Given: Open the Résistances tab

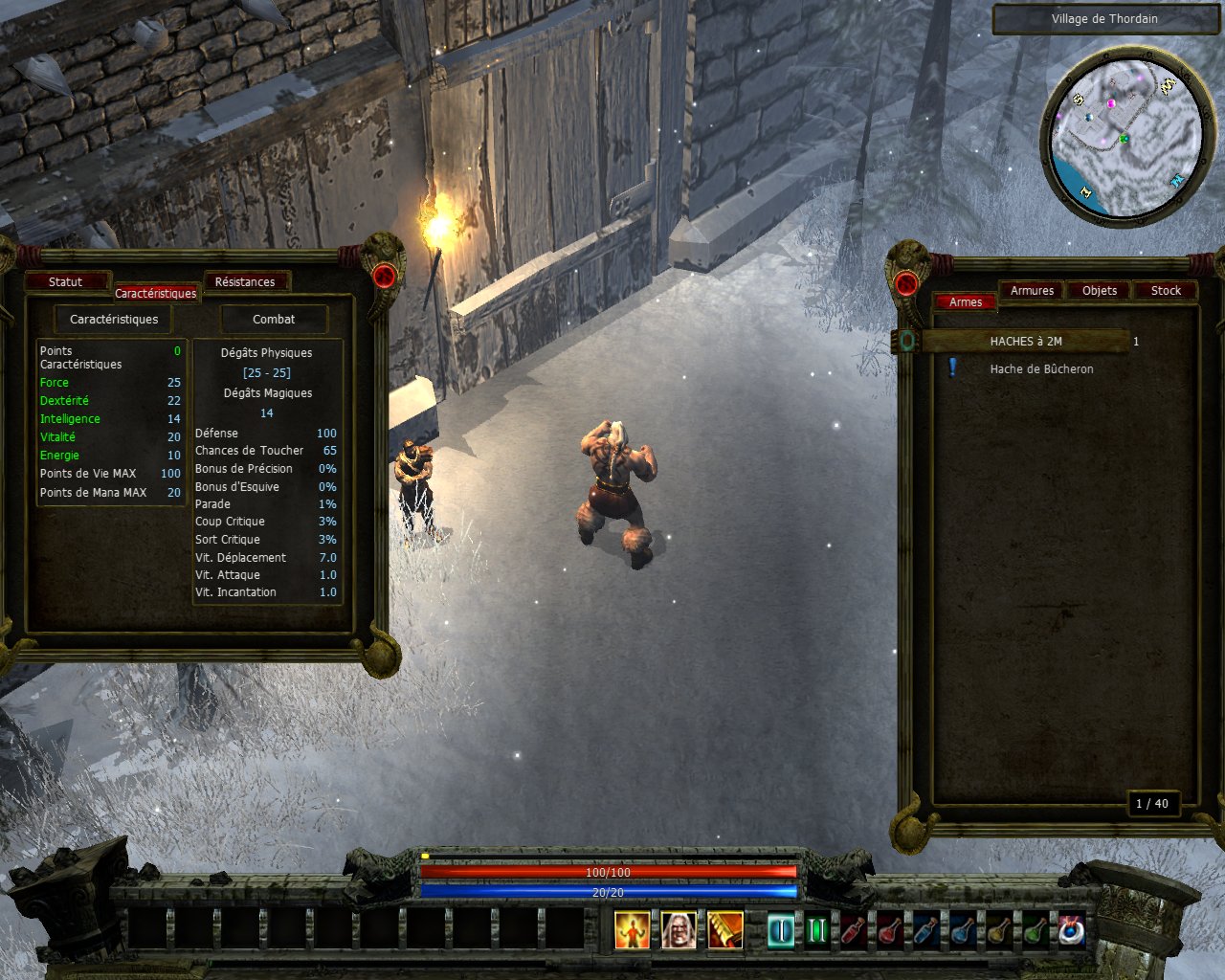Looking at the screenshot, I should click(244, 281).
